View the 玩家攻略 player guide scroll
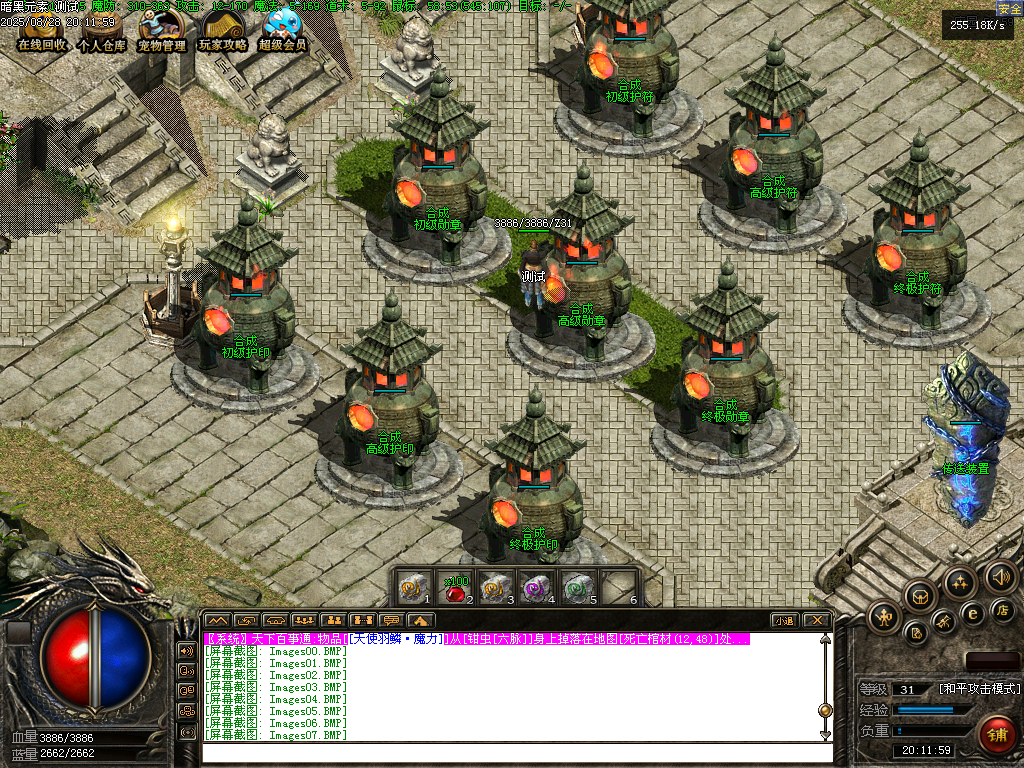The height and width of the screenshot is (768, 1024). pyautogui.click(x=222, y=32)
